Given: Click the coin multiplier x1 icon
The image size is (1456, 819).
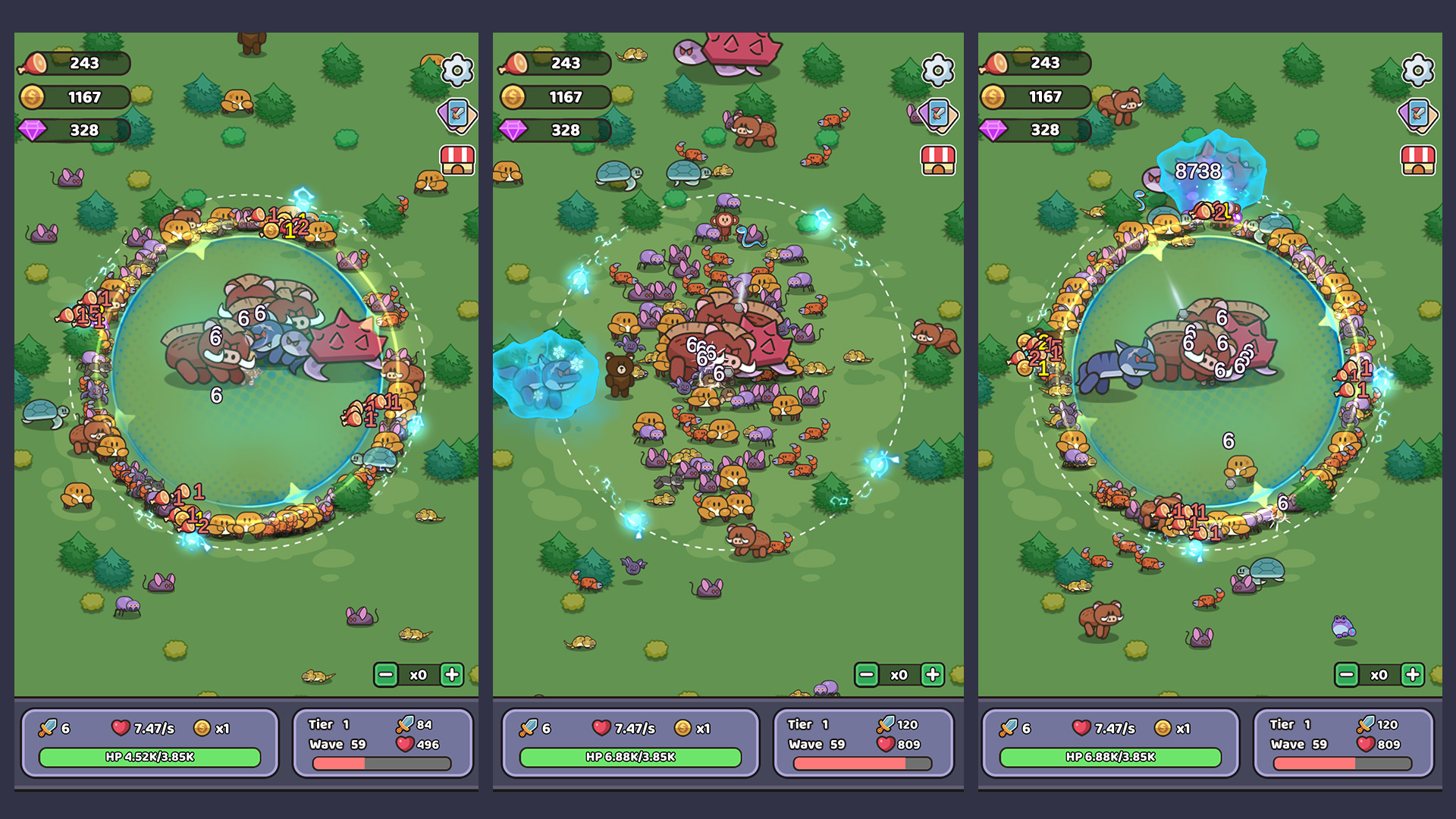Looking at the screenshot, I should pos(203,726).
